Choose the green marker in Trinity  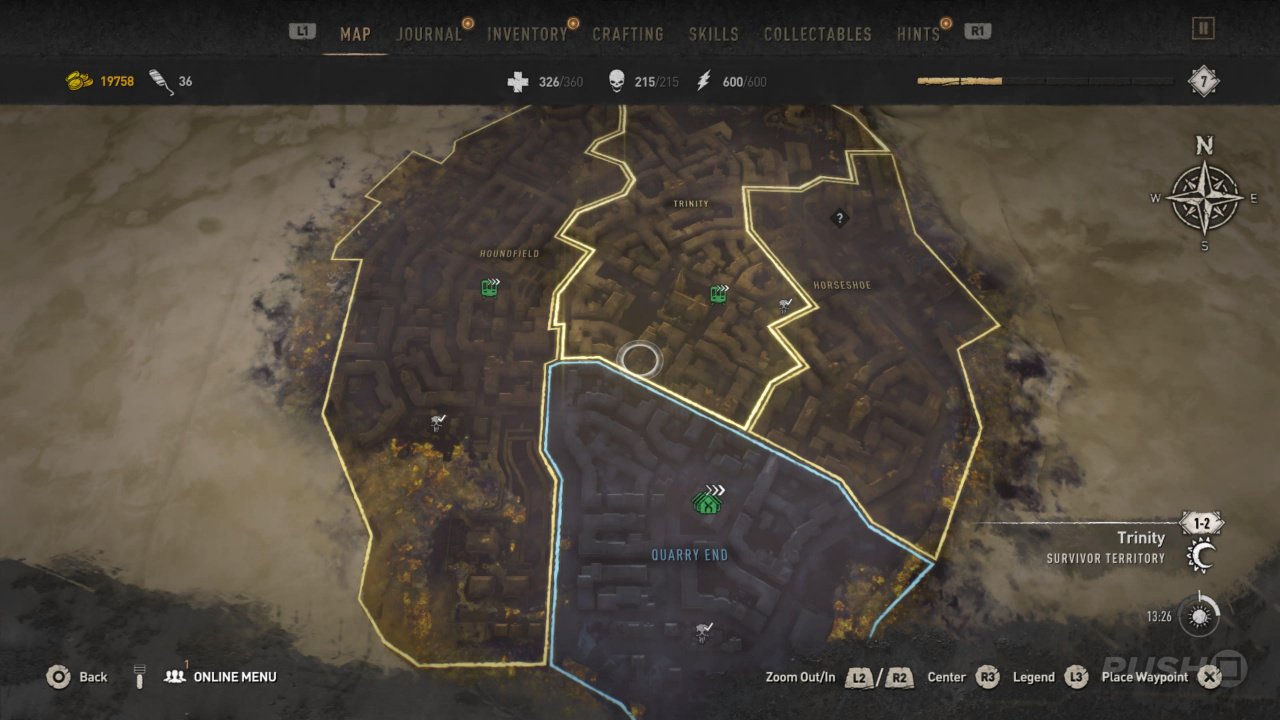(x=718, y=294)
